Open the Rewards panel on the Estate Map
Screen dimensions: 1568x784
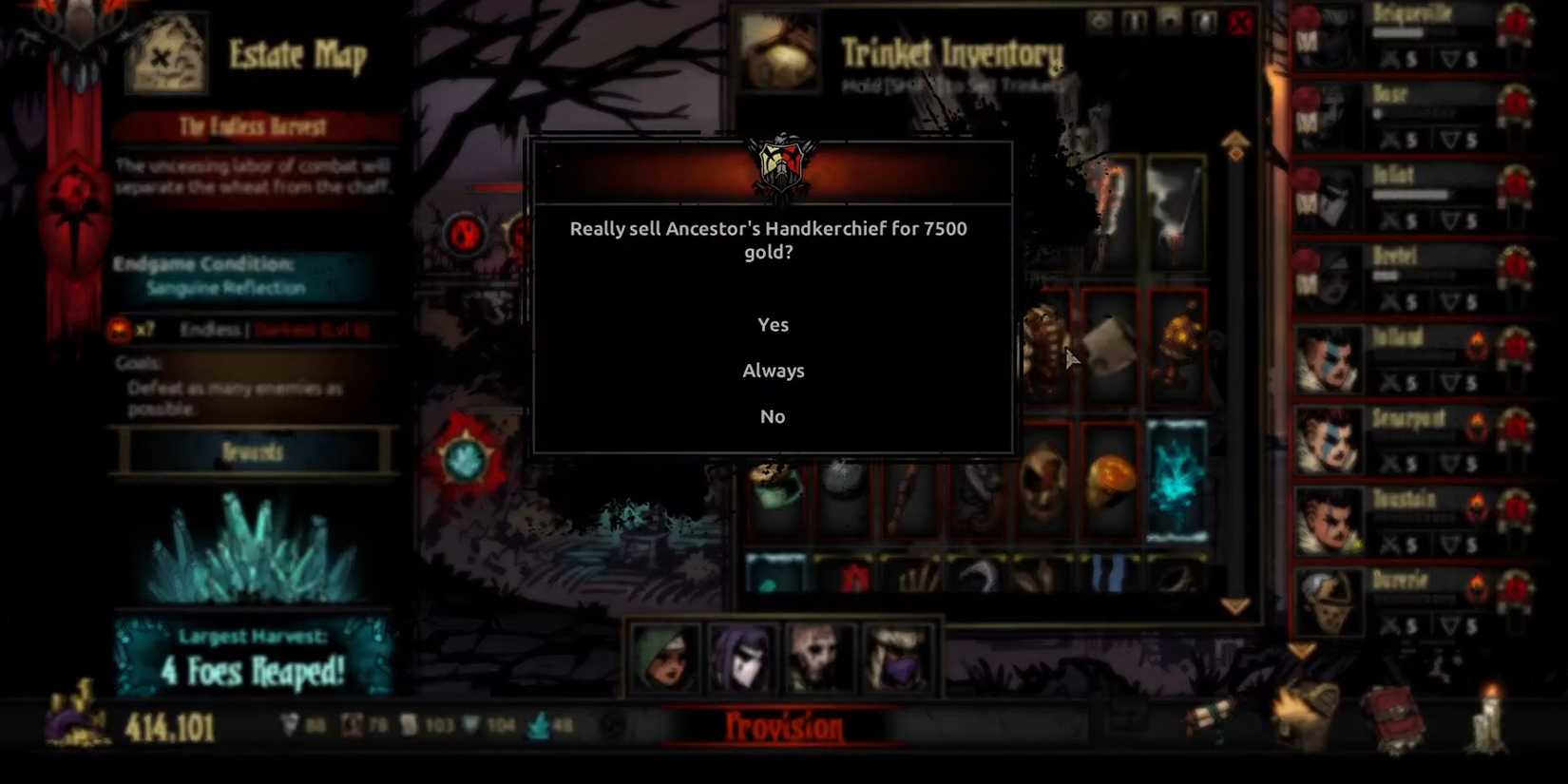252,452
